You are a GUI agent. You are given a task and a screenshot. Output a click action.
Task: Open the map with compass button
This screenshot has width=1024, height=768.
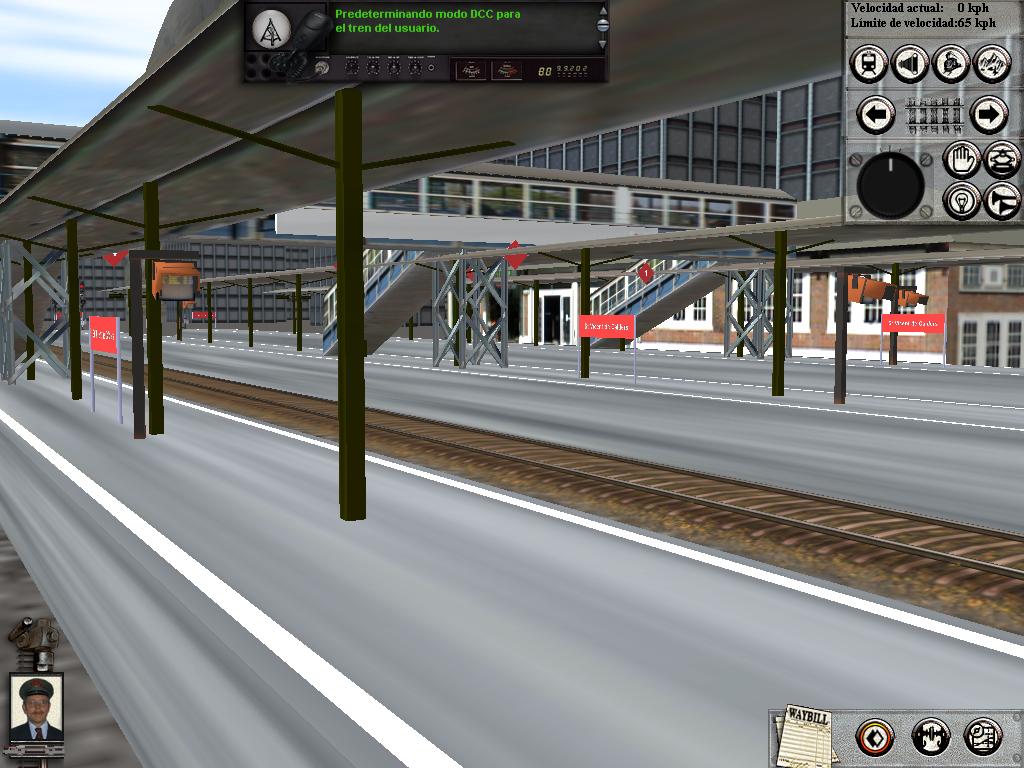click(x=982, y=738)
